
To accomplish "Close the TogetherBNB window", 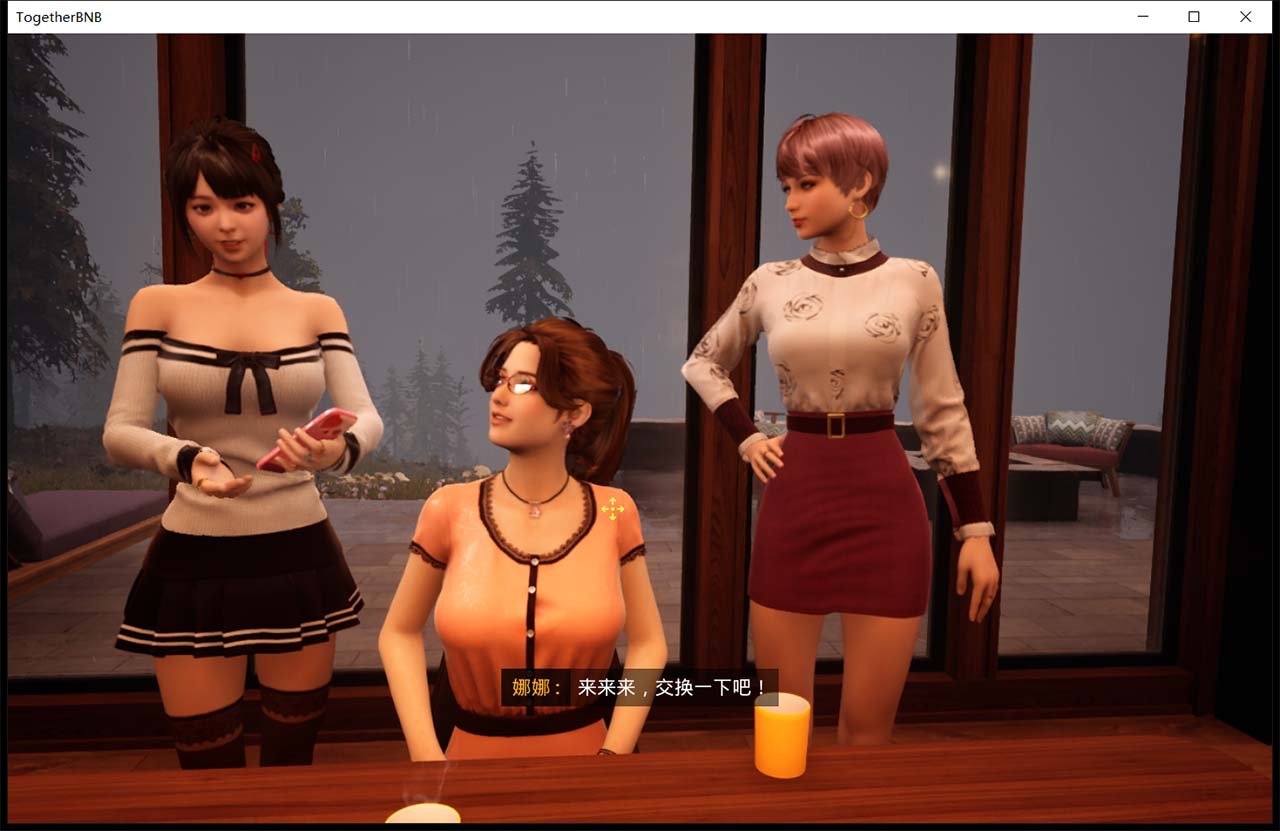I will pos(1245,17).
